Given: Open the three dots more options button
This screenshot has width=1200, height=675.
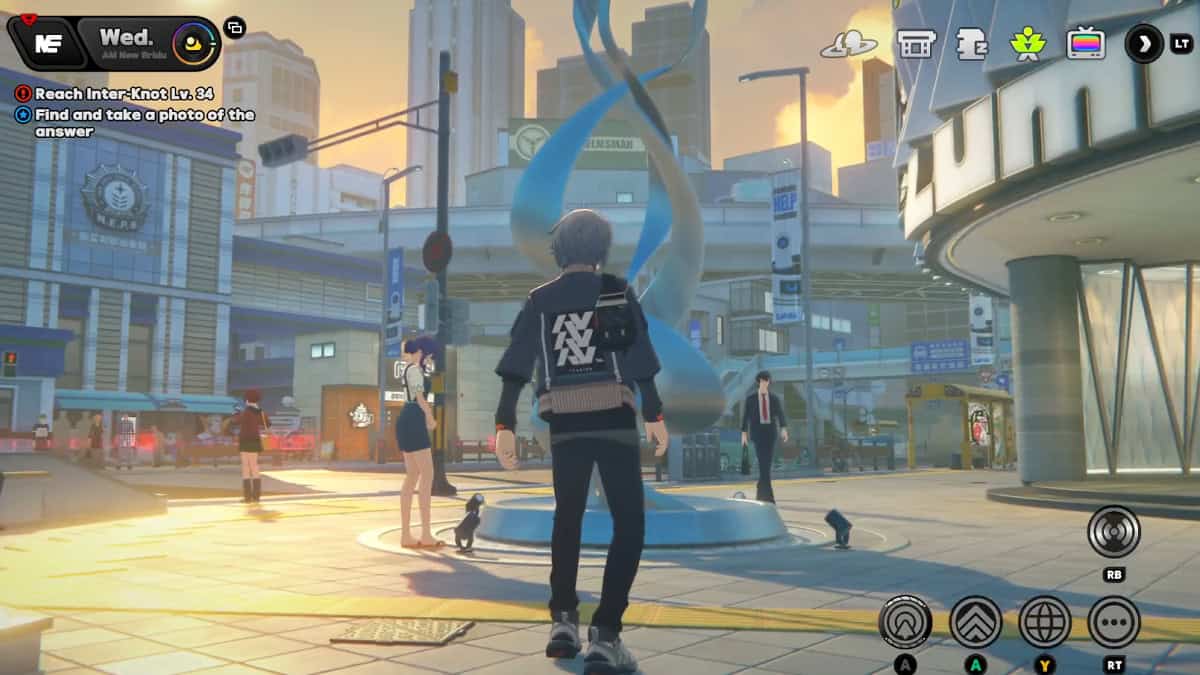Looking at the screenshot, I should tap(1114, 622).
